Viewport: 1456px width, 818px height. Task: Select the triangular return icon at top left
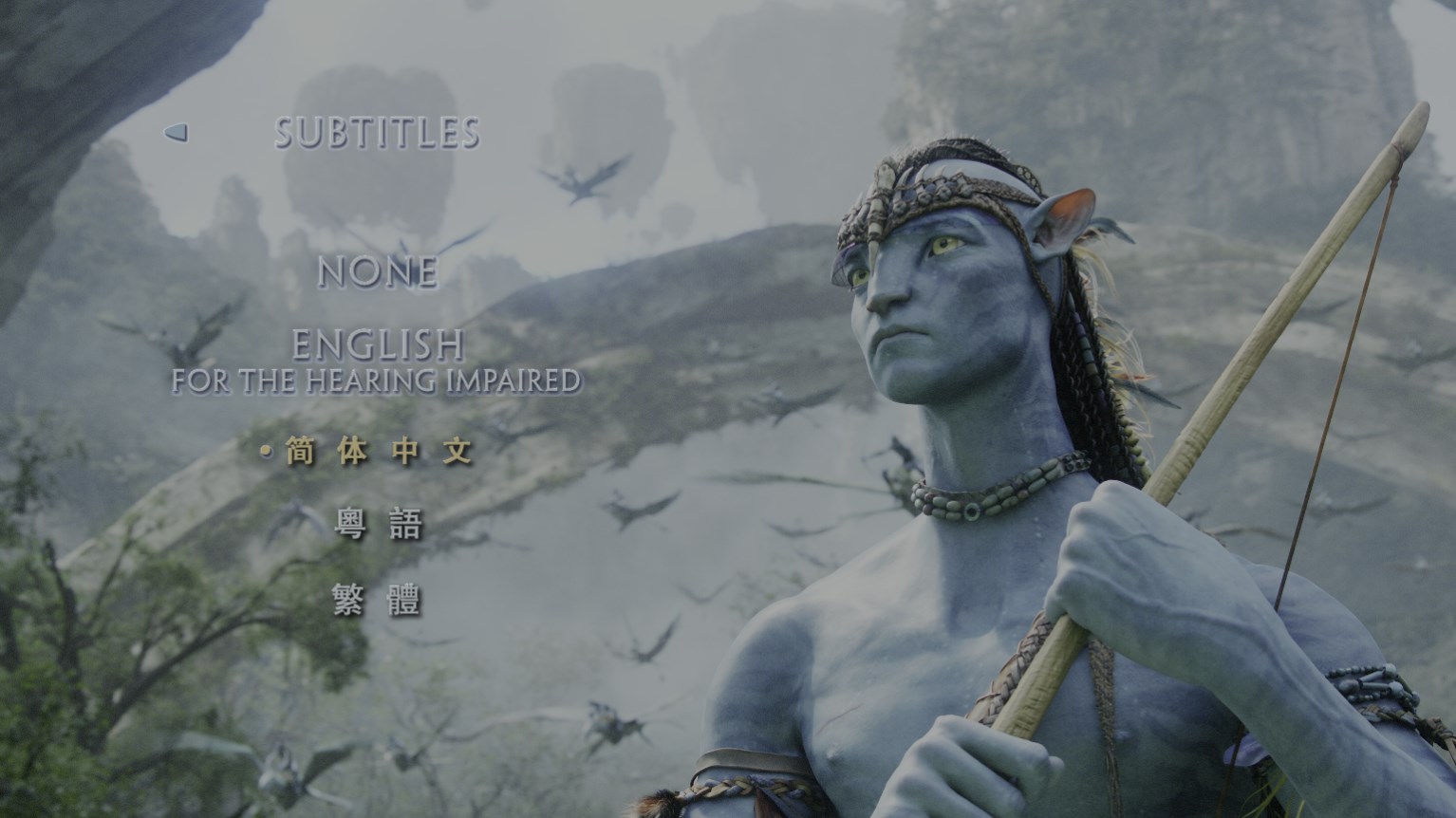click(x=177, y=134)
